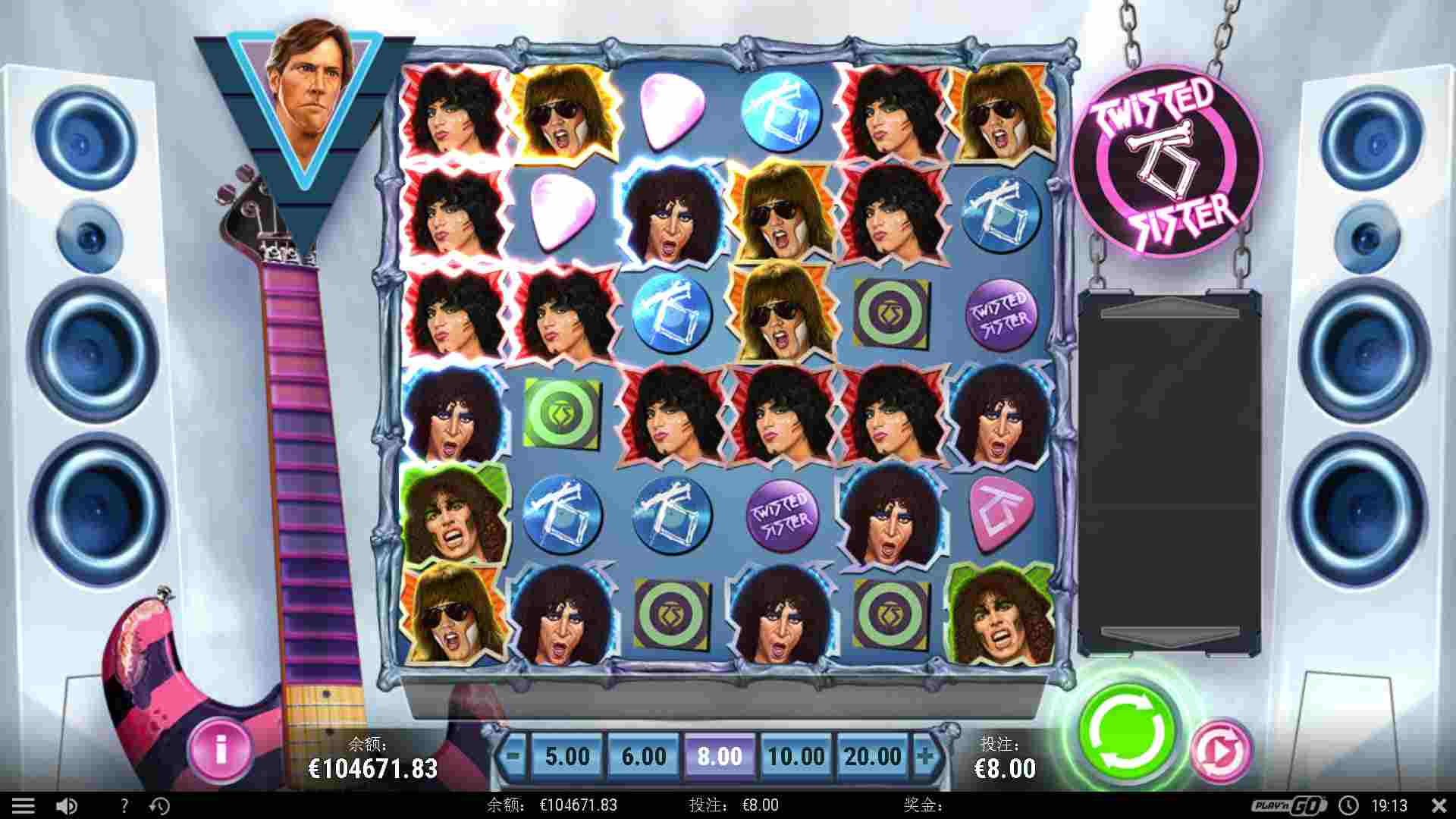The width and height of the screenshot is (1456, 819).
Task: Choose the 20.00 bet option
Action: [873, 756]
